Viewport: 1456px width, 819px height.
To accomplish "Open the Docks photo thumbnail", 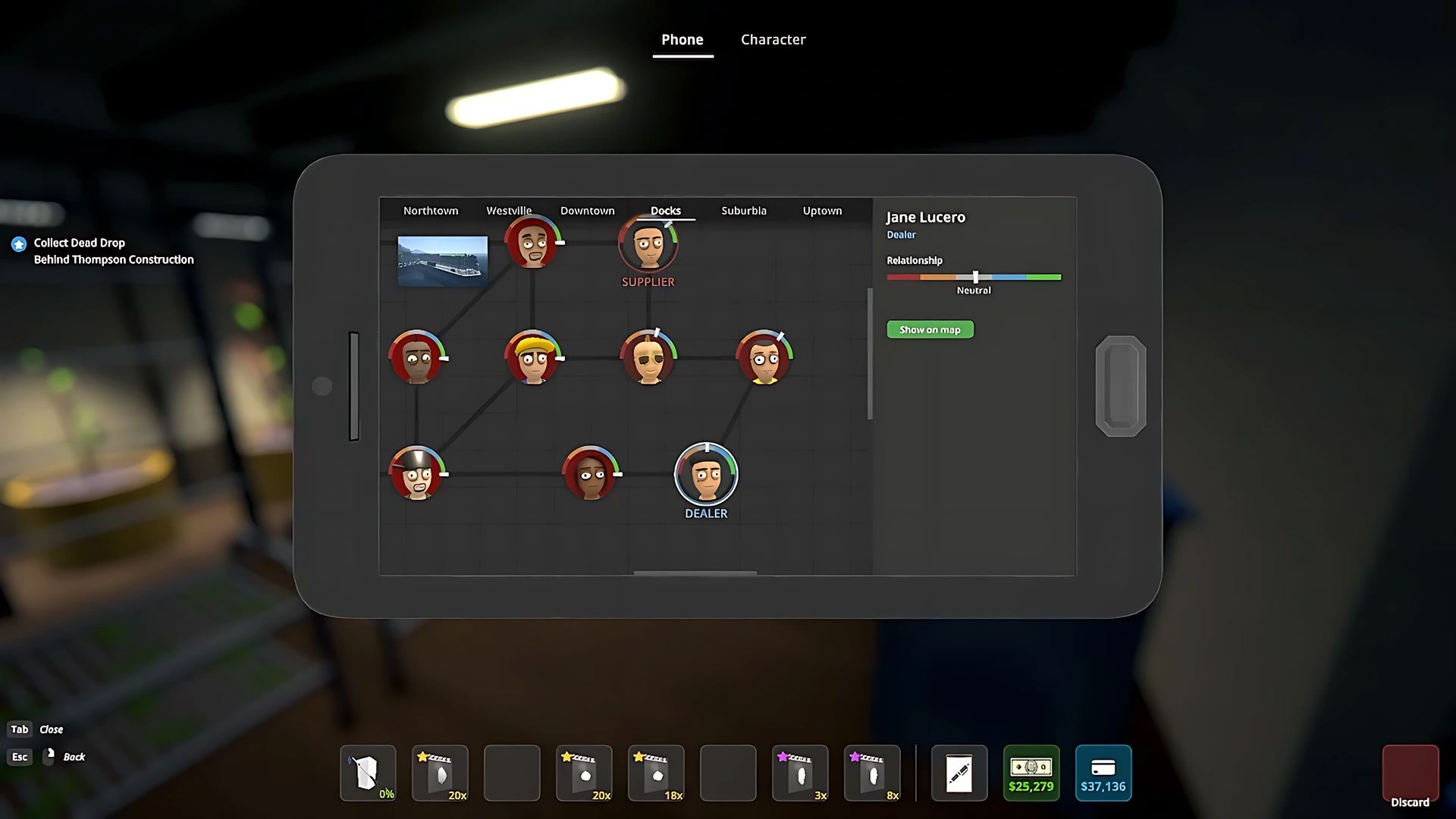I will (443, 261).
